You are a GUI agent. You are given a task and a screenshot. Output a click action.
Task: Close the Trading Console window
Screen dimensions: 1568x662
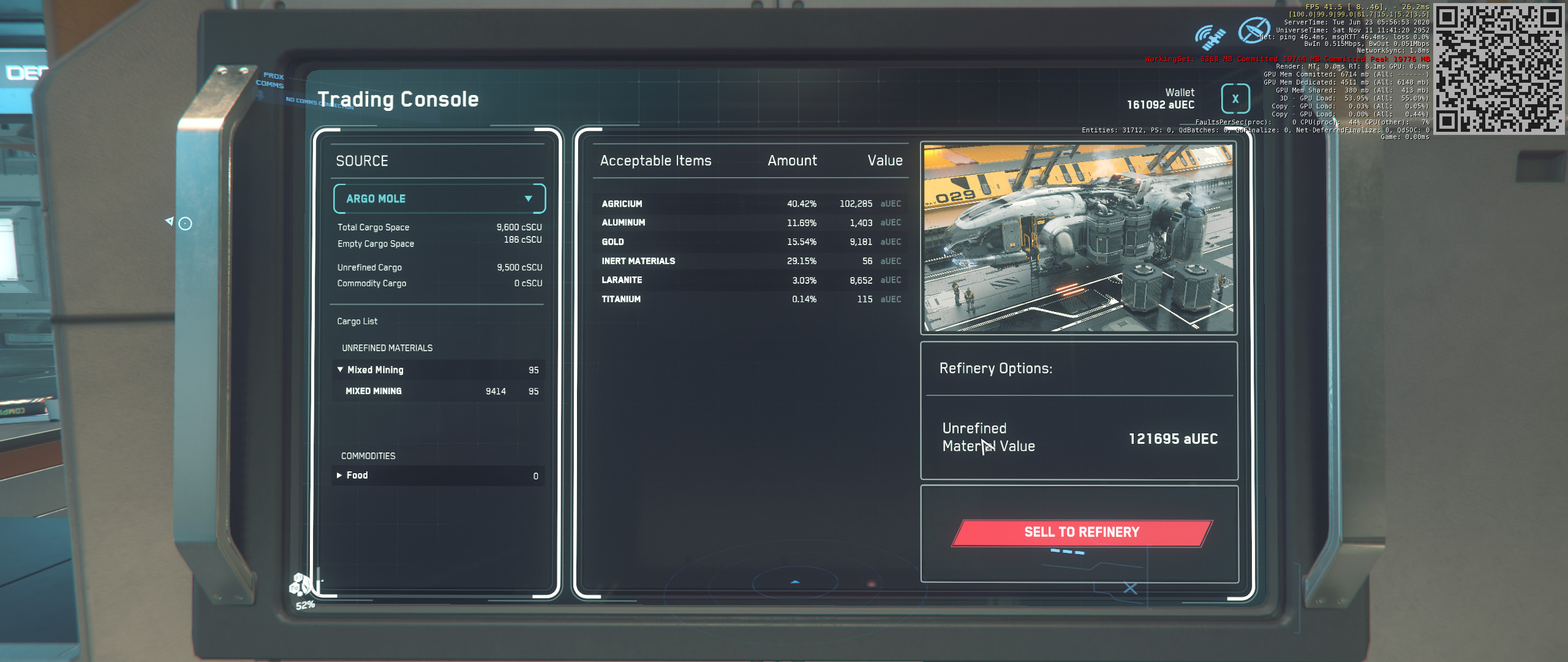[x=1235, y=99]
